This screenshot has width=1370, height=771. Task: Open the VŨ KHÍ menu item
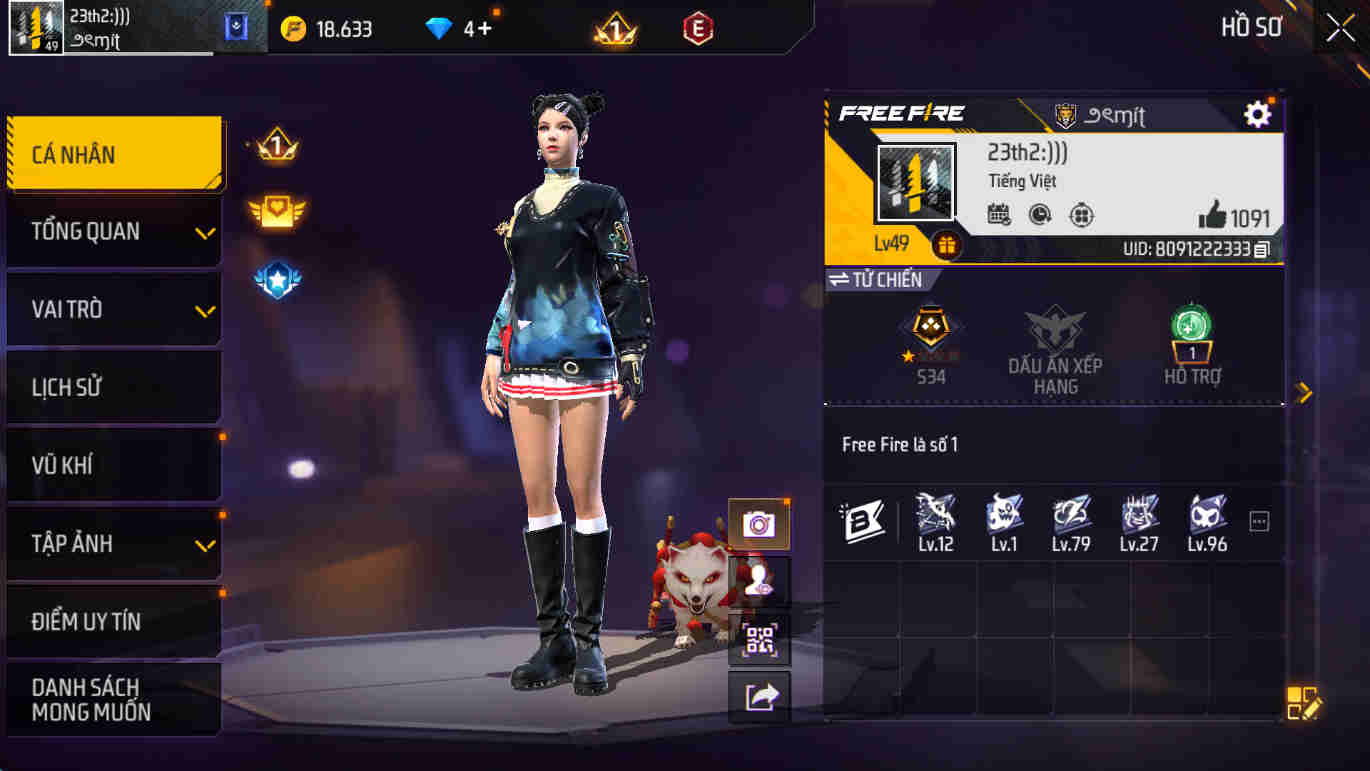[x=110, y=465]
